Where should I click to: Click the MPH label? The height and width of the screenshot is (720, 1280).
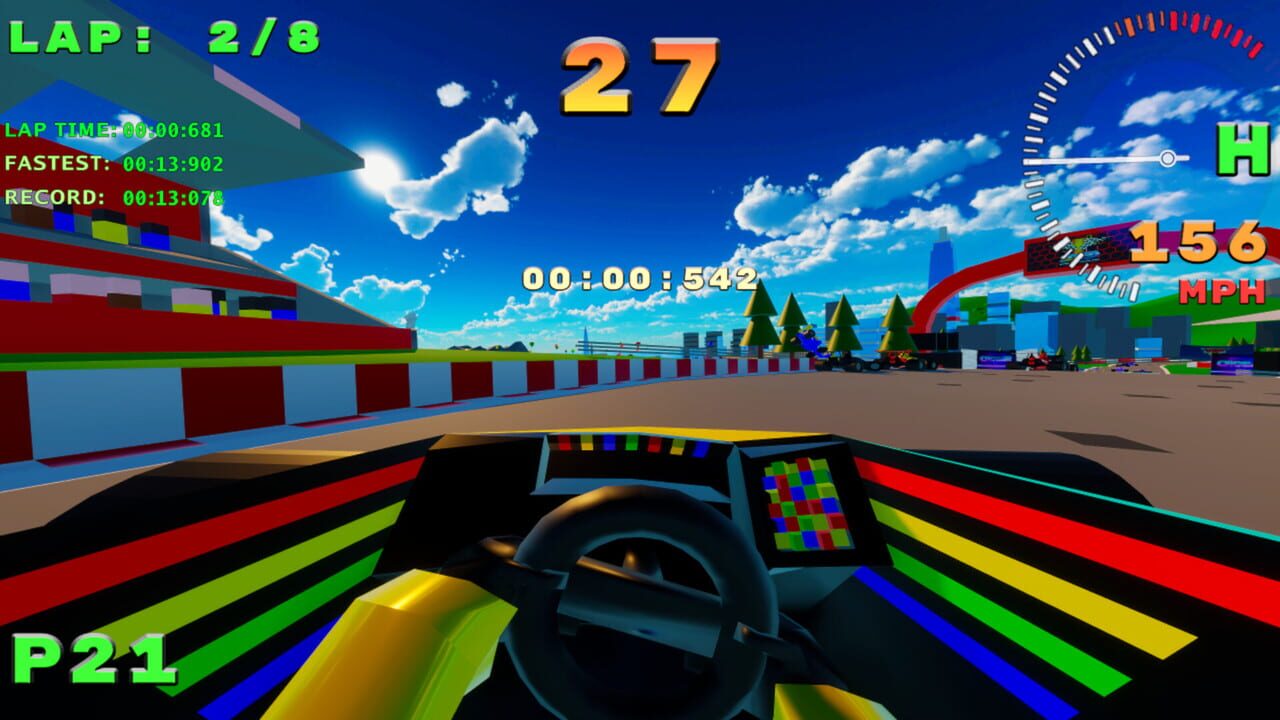click(x=1220, y=291)
